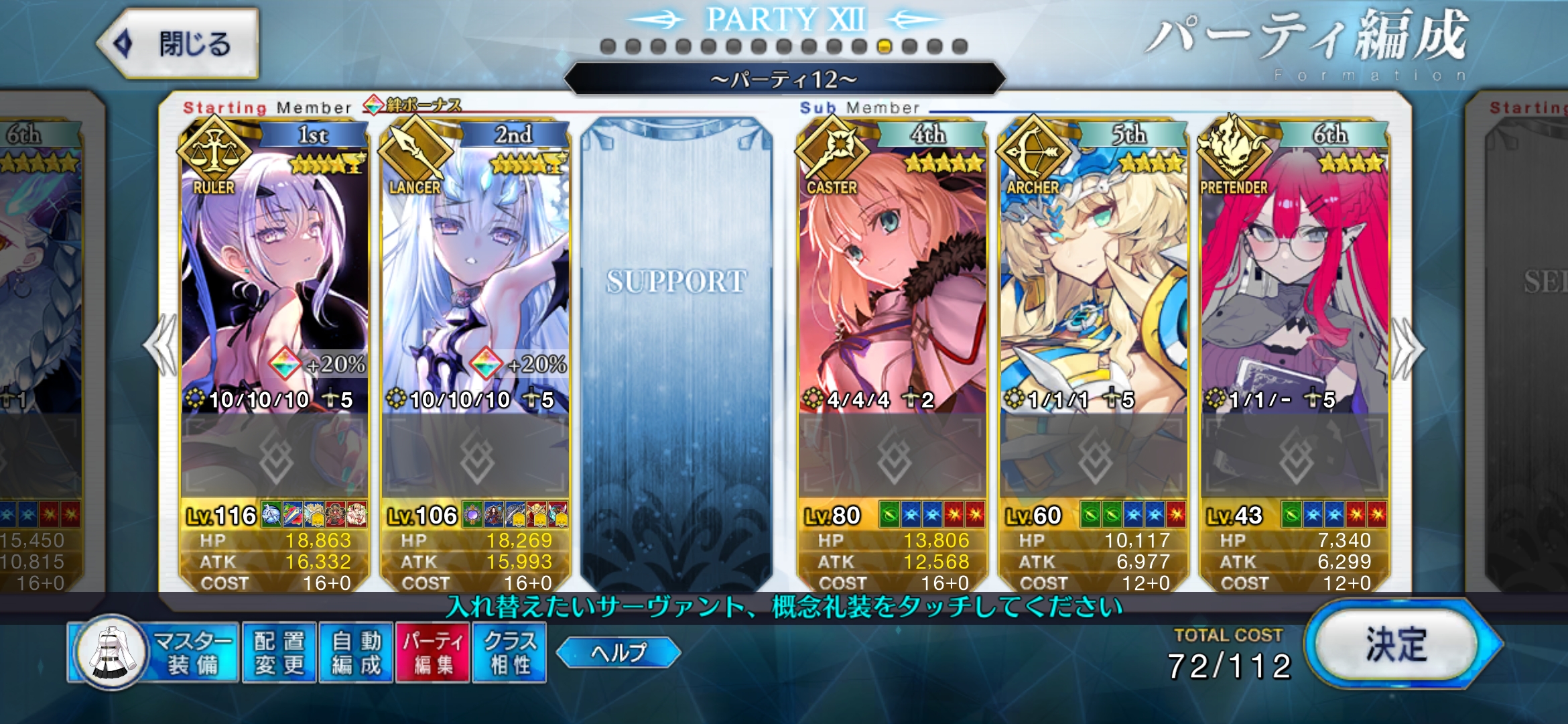
Task: Open the マスター装備 master equipment menu
Action: coord(155,653)
